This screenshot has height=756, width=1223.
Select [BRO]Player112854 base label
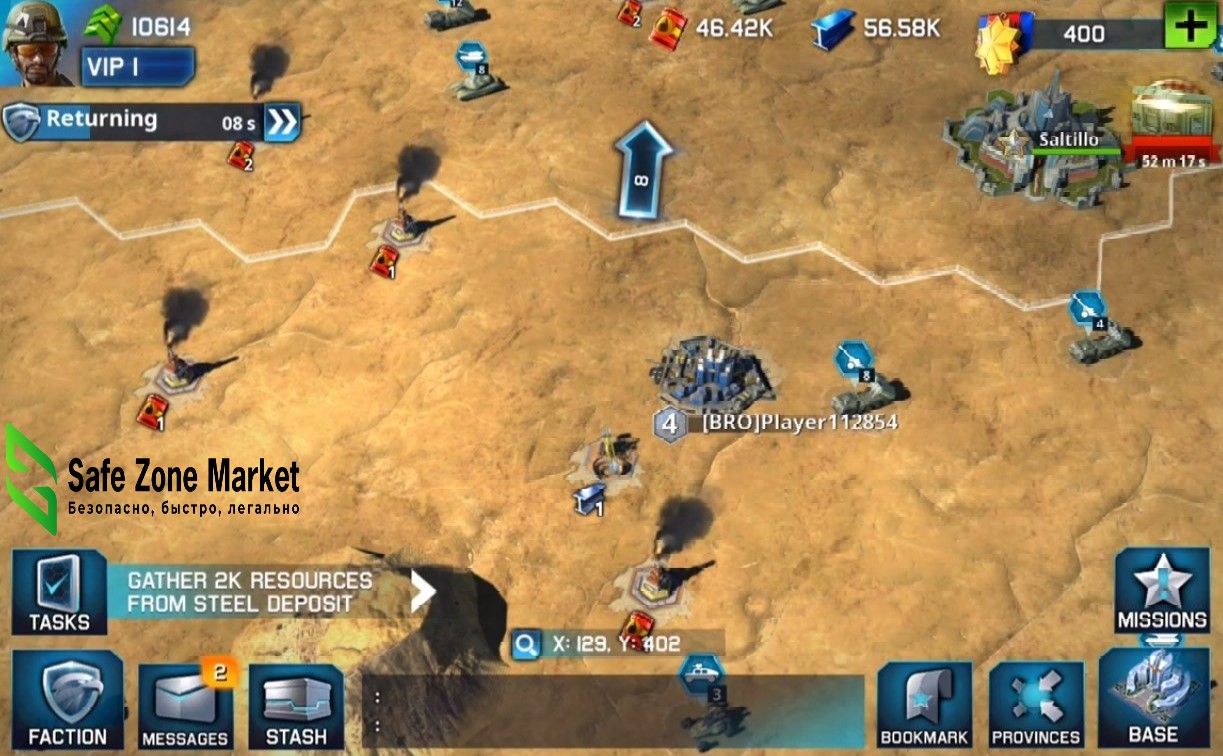pyautogui.click(x=799, y=423)
